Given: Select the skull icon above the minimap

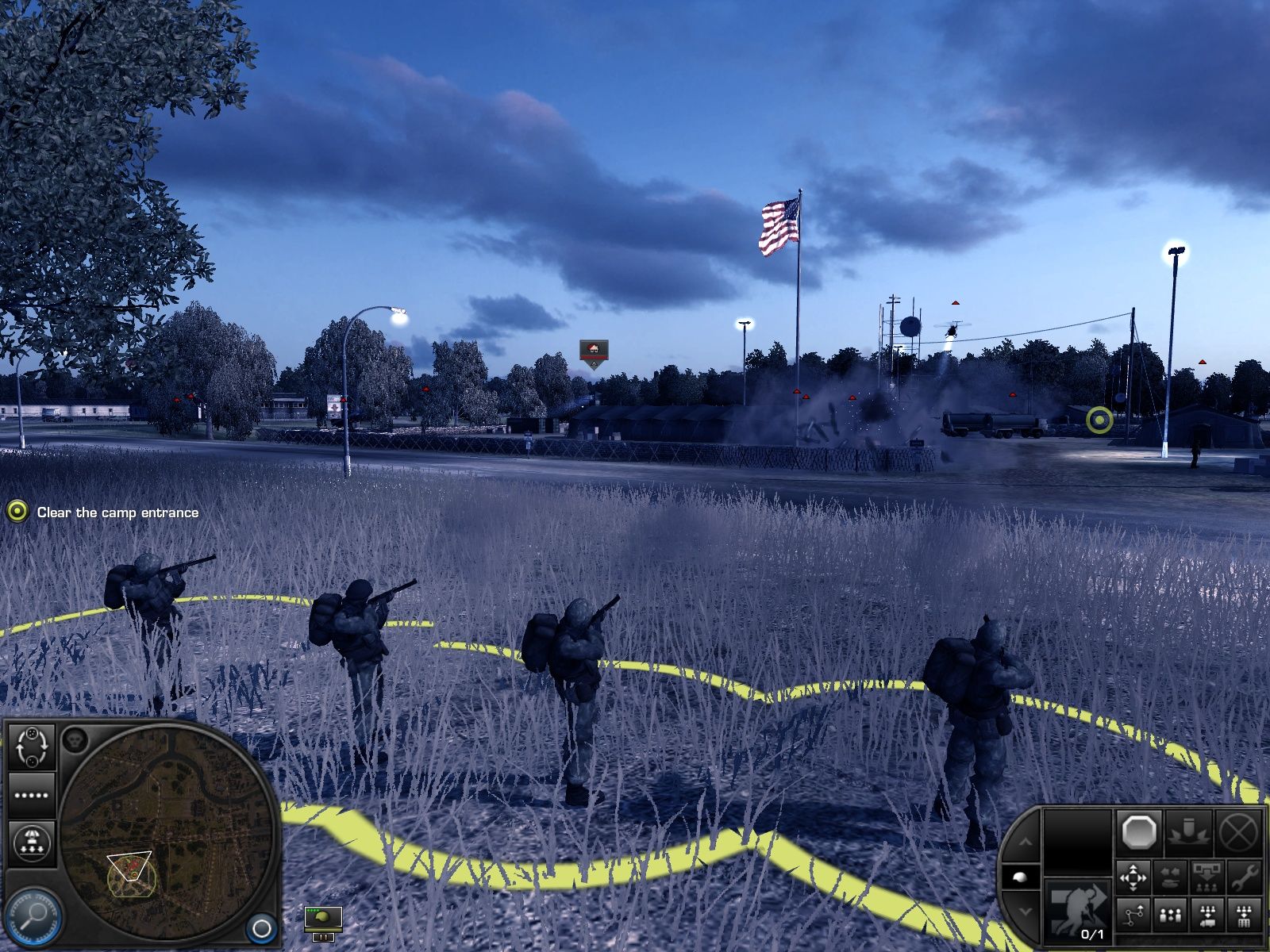Looking at the screenshot, I should 75,739.
